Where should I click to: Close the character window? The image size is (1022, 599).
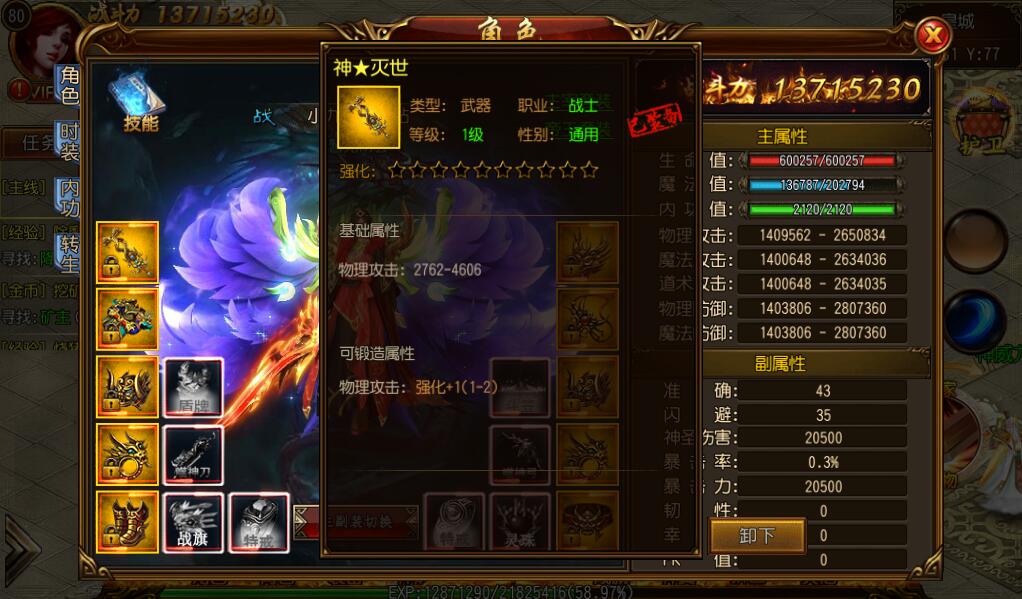tap(933, 36)
